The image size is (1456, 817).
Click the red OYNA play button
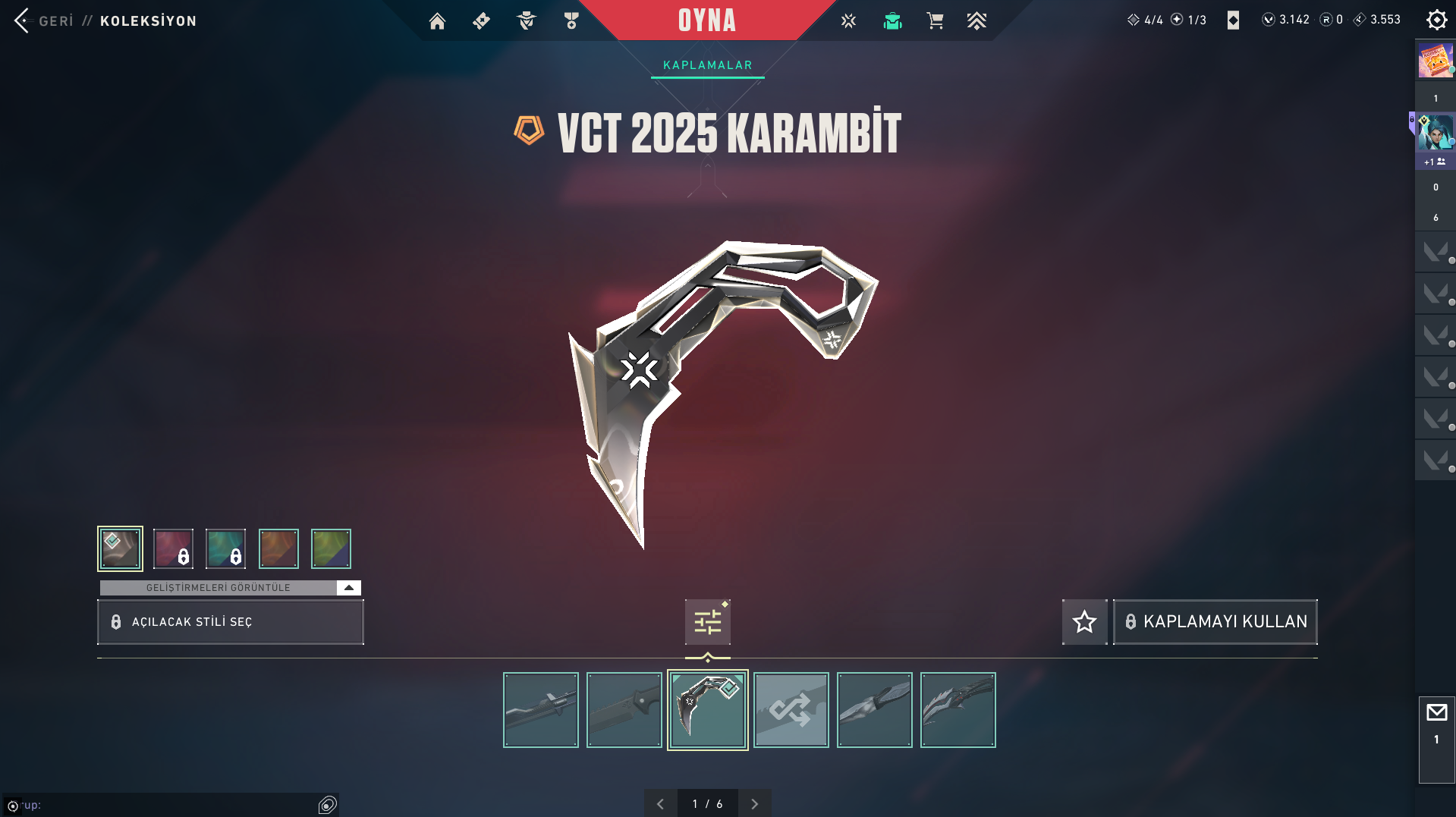tap(706, 20)
